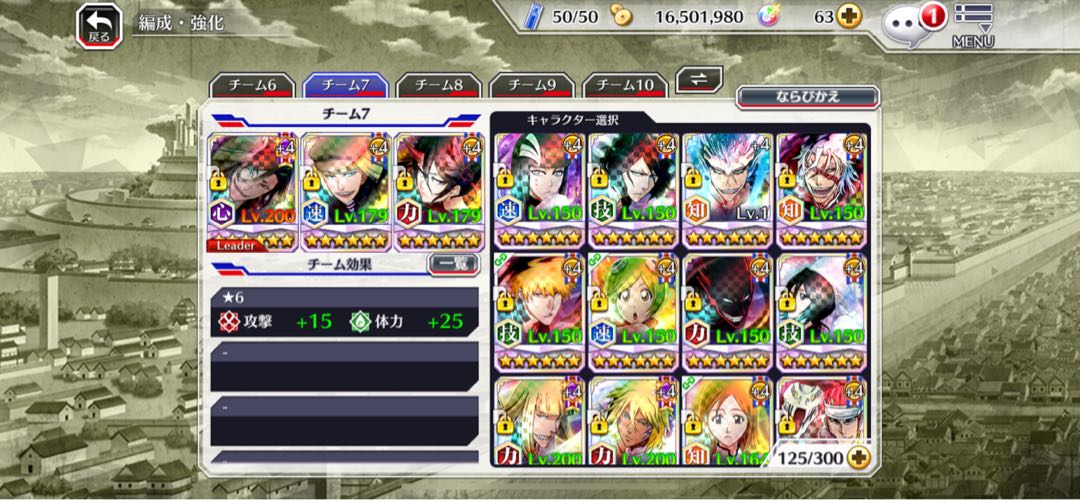This screenshot has width=1080, height=500.
Task: Select the Lv.1 blue-haired character
Action: tap(729, 192)
